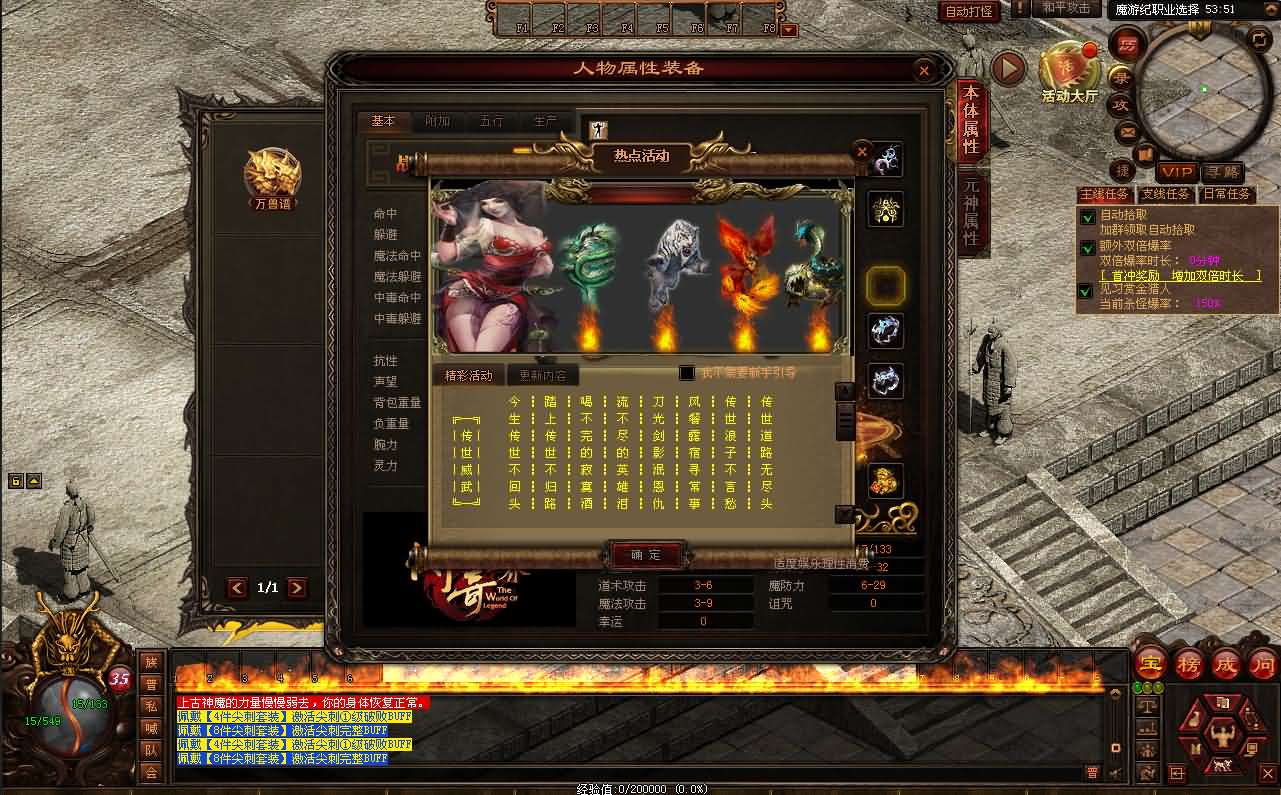This screenshot has height=795, width=1281.
Task: Click the right page arrow under 万兽谱
Action: pos(298,588)
